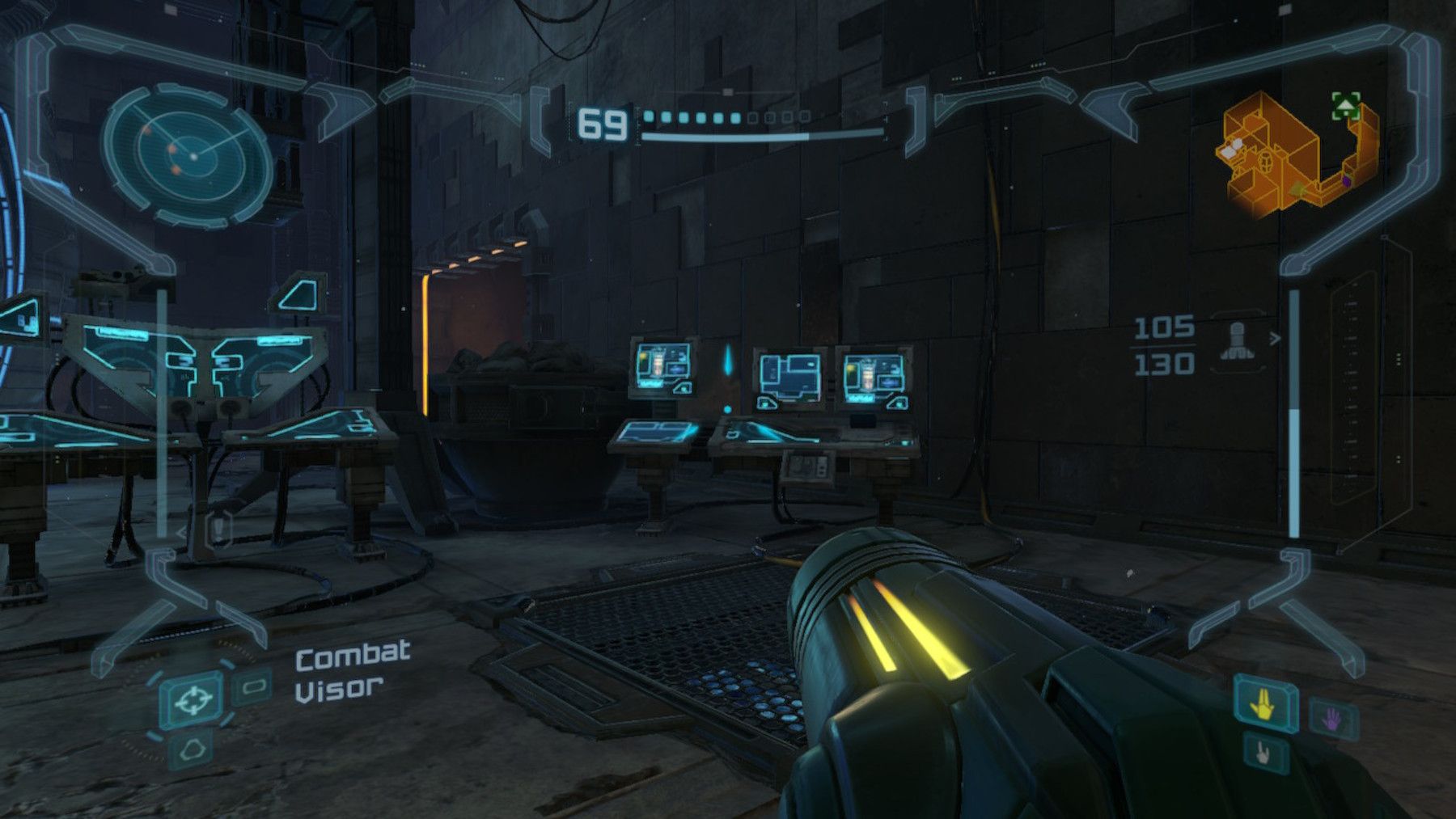Click the lower visor icon below the crosshair
Screen dimensions: 1456x819
point(194,748)
